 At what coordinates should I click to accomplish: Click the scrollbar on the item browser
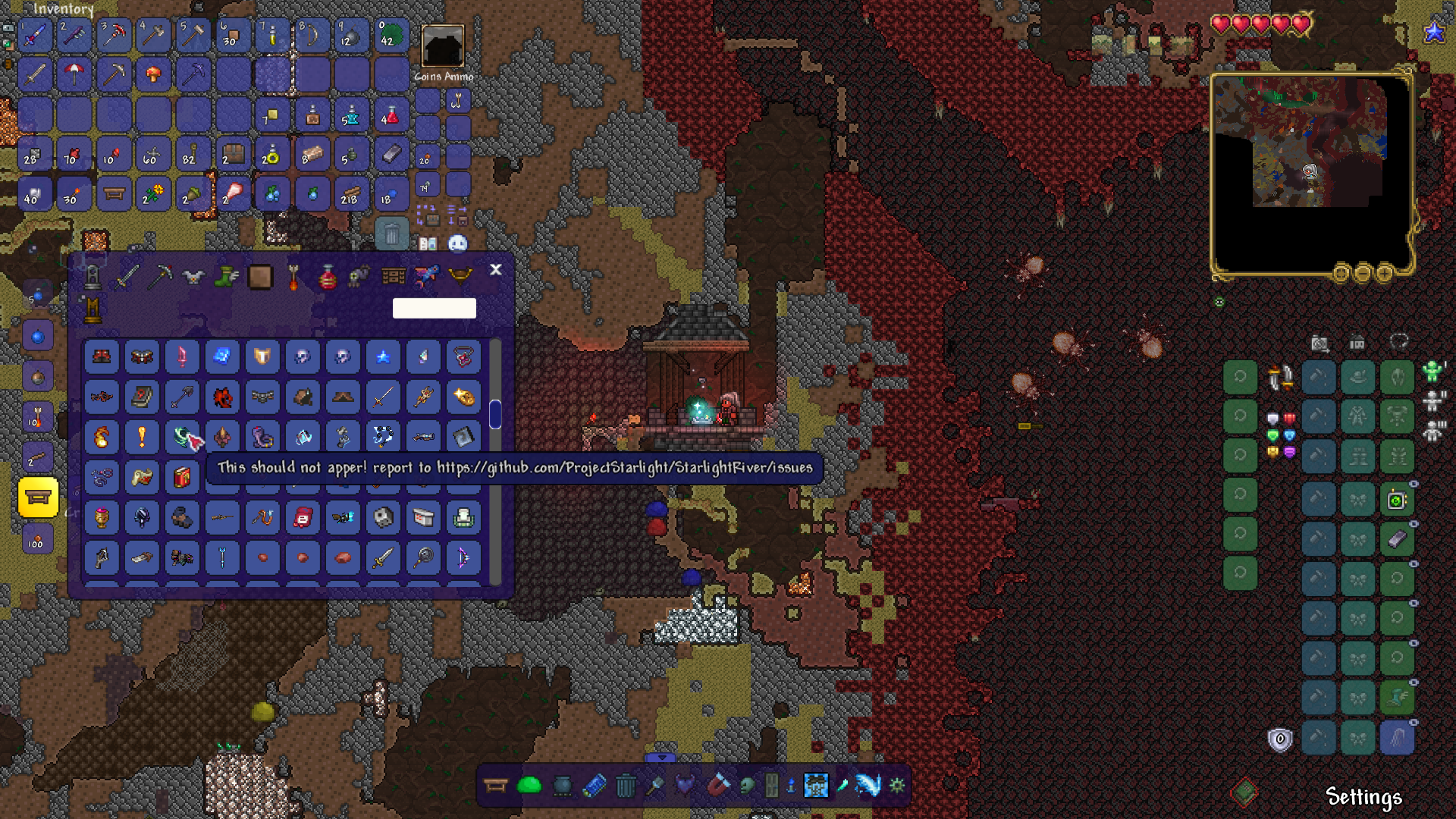[x=497, y=413]
